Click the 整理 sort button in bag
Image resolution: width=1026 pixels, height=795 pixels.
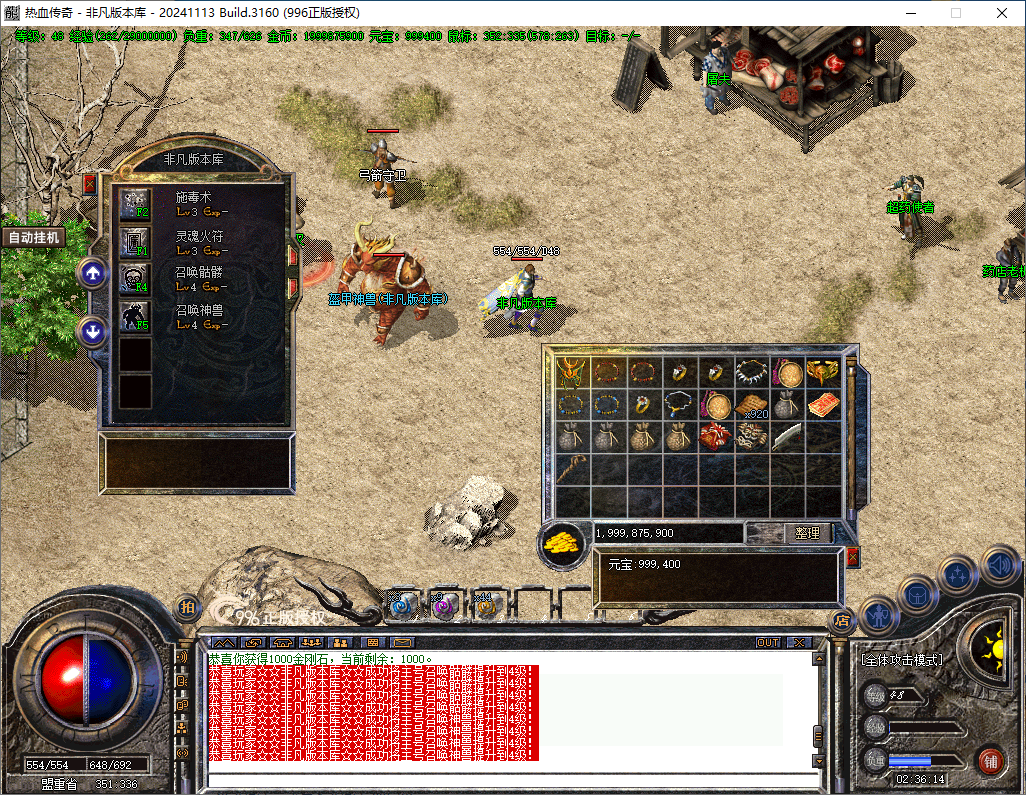click(x=807, y=533)
